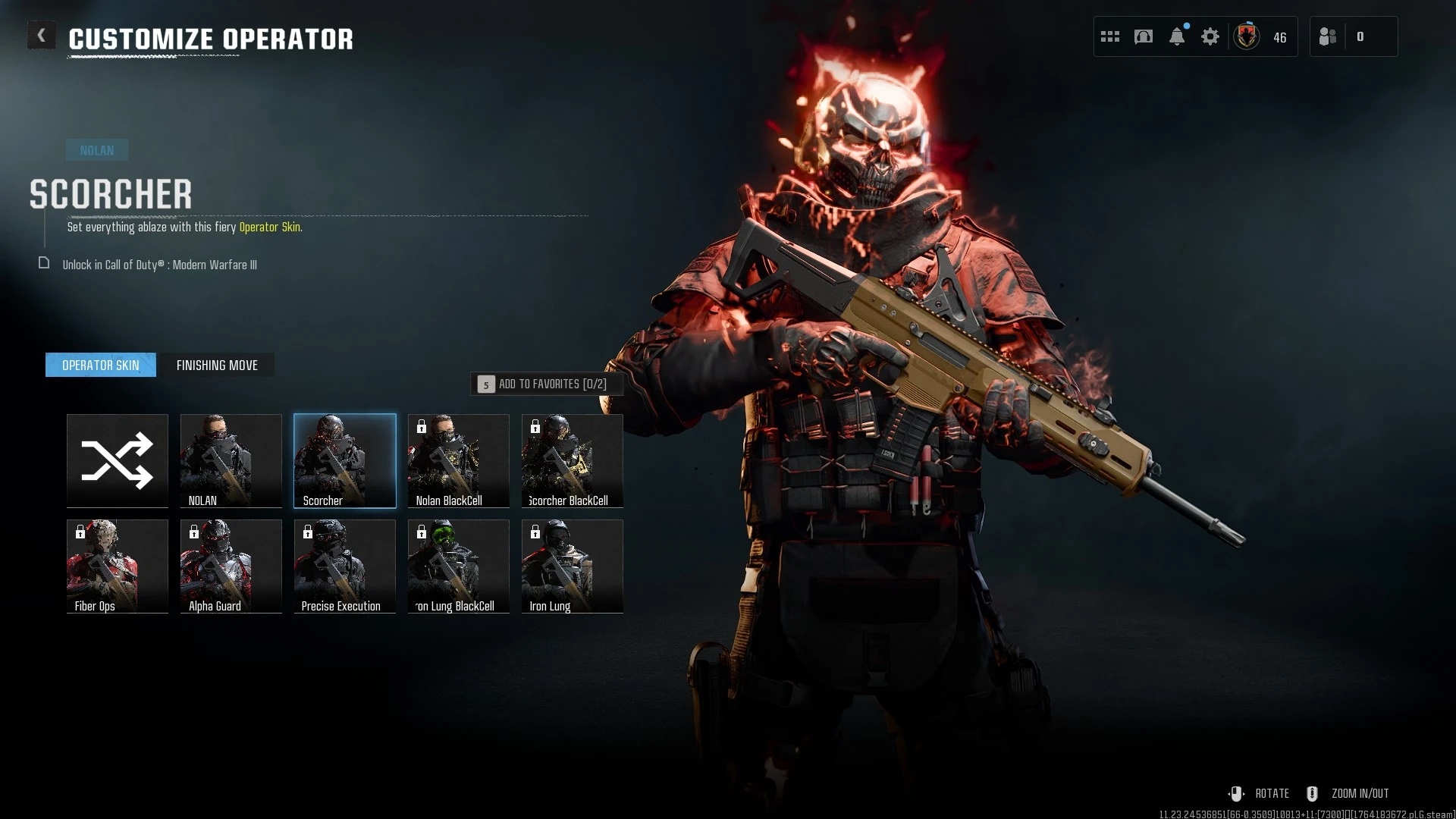Viewport: 1456px width, 819px height.
Task: Select the NOLAN default skin
Action: point(231,460)
